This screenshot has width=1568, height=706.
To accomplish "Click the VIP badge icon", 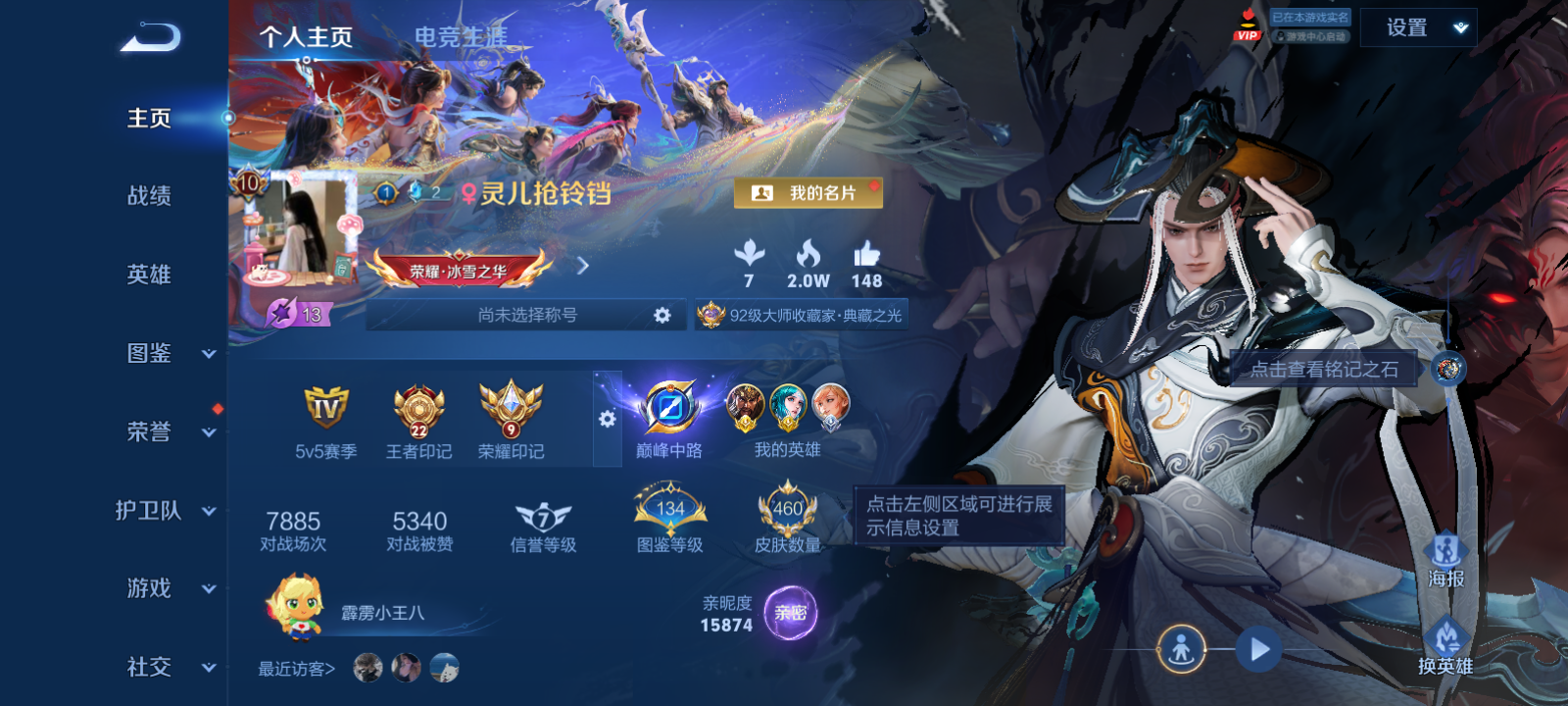I will tap(1247, 26).
